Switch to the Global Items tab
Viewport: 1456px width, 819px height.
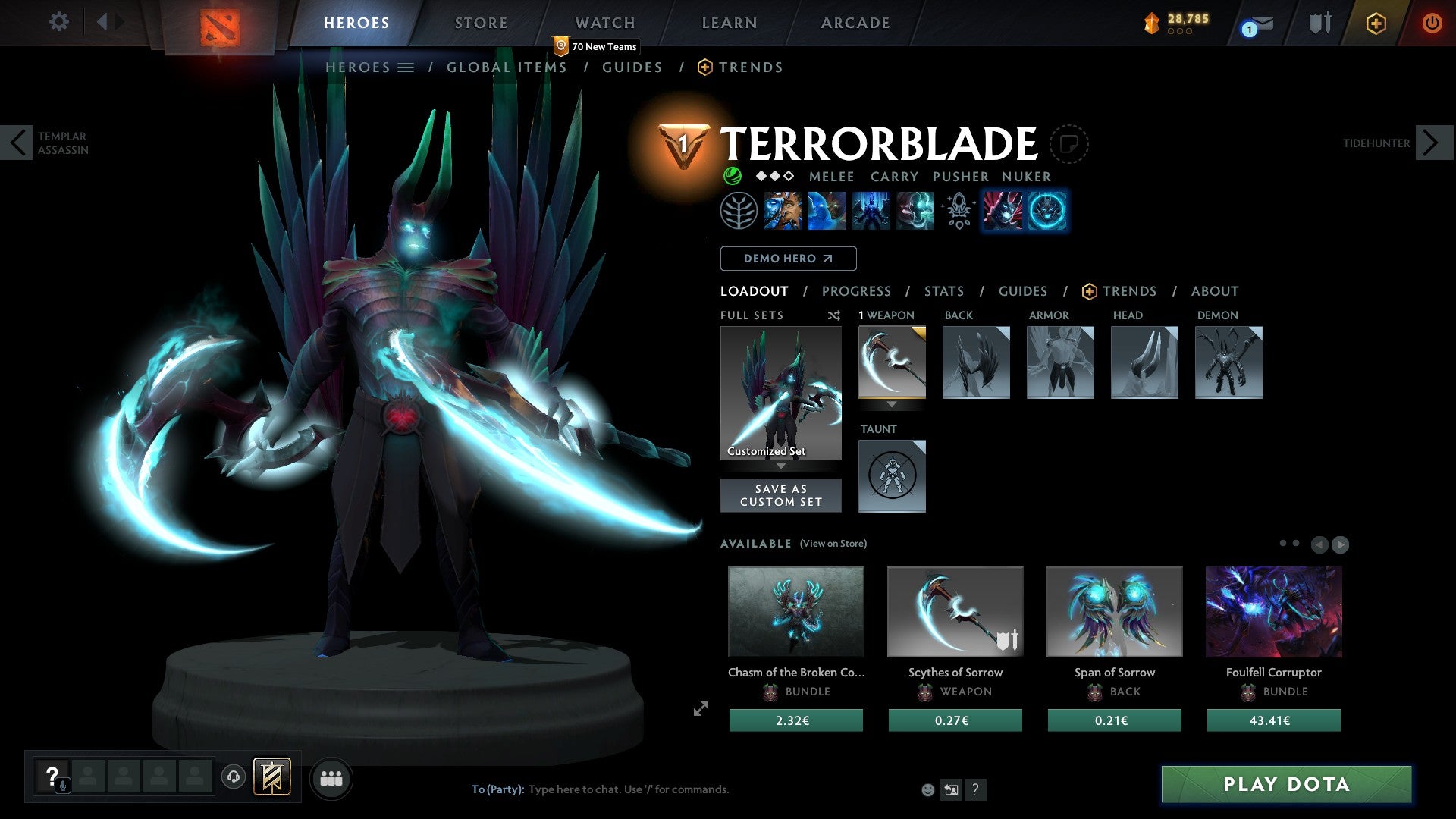pos(507,67)
